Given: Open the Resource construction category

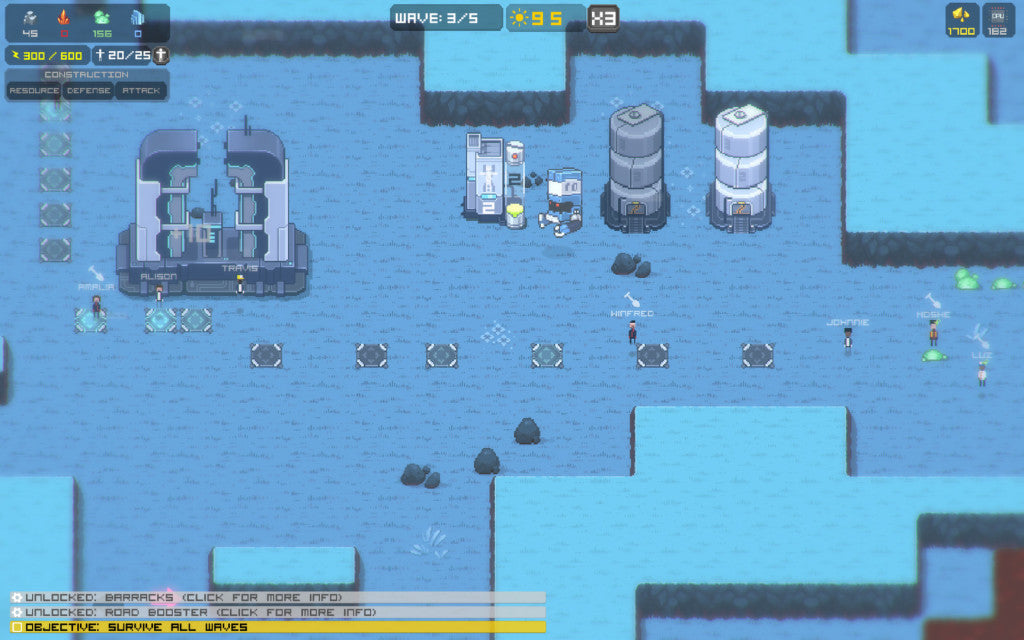Looking at the screenshot, I should click(x=34, y=90).
